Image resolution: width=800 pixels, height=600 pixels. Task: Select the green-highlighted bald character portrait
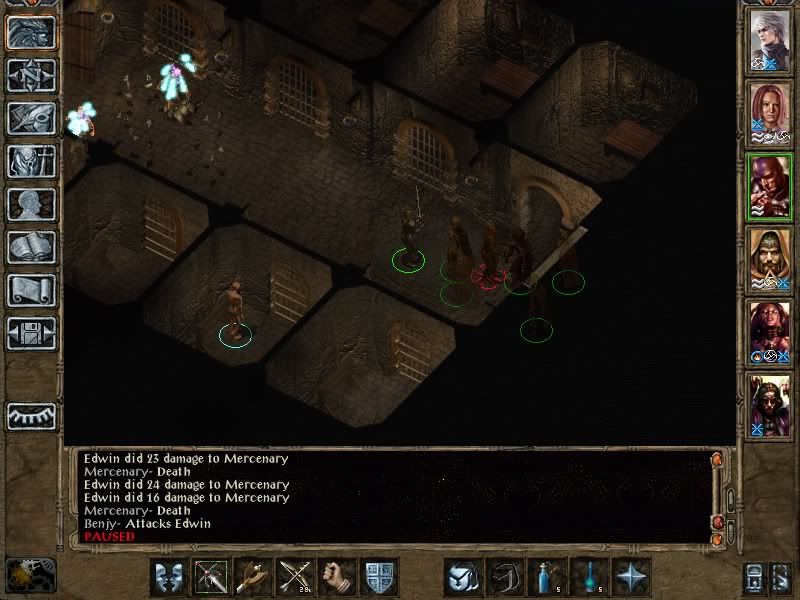coord(770,187)
